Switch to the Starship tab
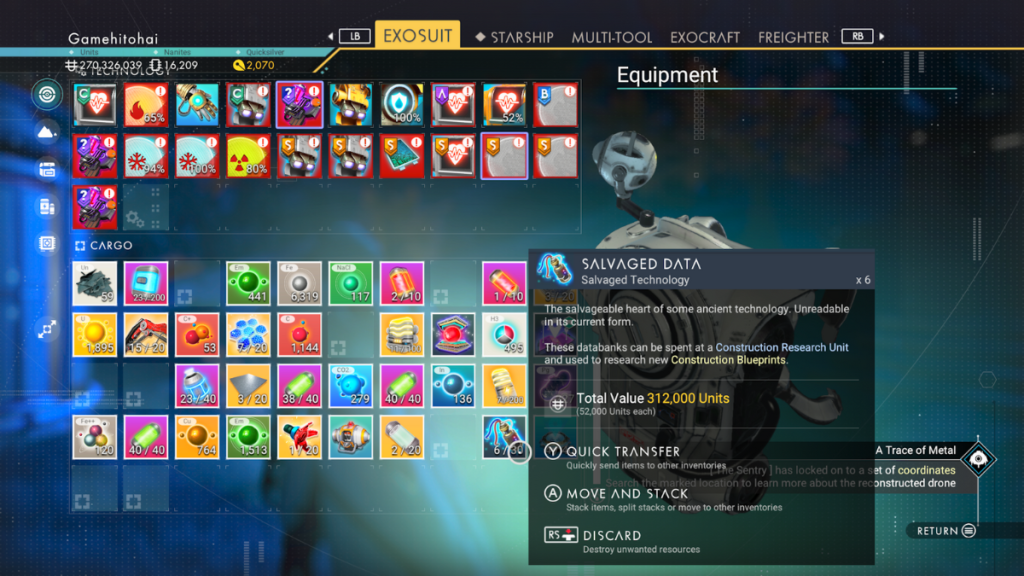Image resolution: width=1024 pixels, height=576 pixels. tap(514, 37)
